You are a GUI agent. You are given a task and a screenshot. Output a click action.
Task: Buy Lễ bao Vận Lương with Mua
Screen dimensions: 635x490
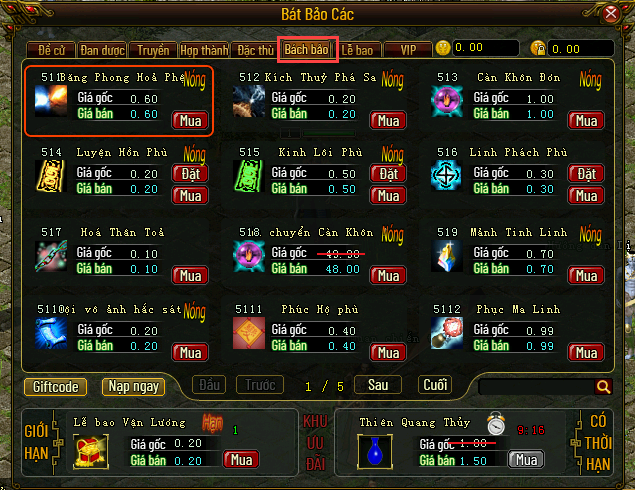(x=240, y=459)
